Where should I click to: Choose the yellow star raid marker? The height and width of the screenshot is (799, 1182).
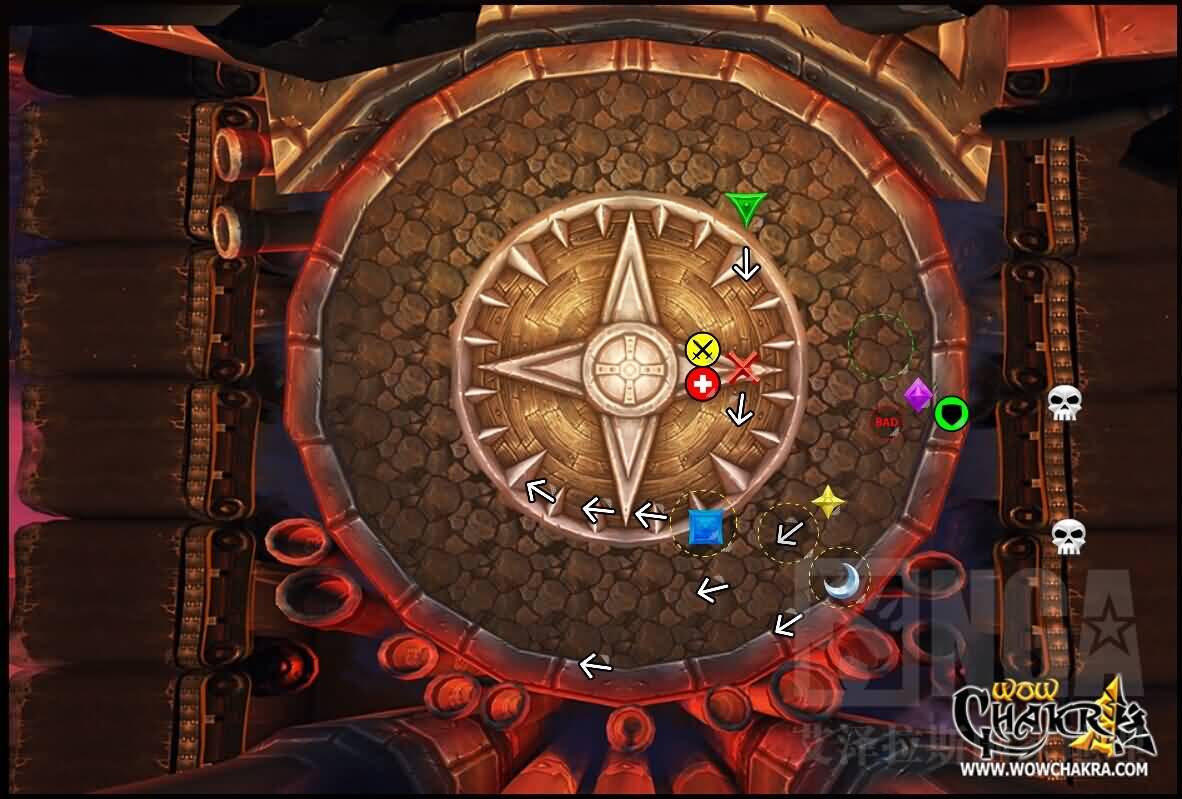pos(828,501)
